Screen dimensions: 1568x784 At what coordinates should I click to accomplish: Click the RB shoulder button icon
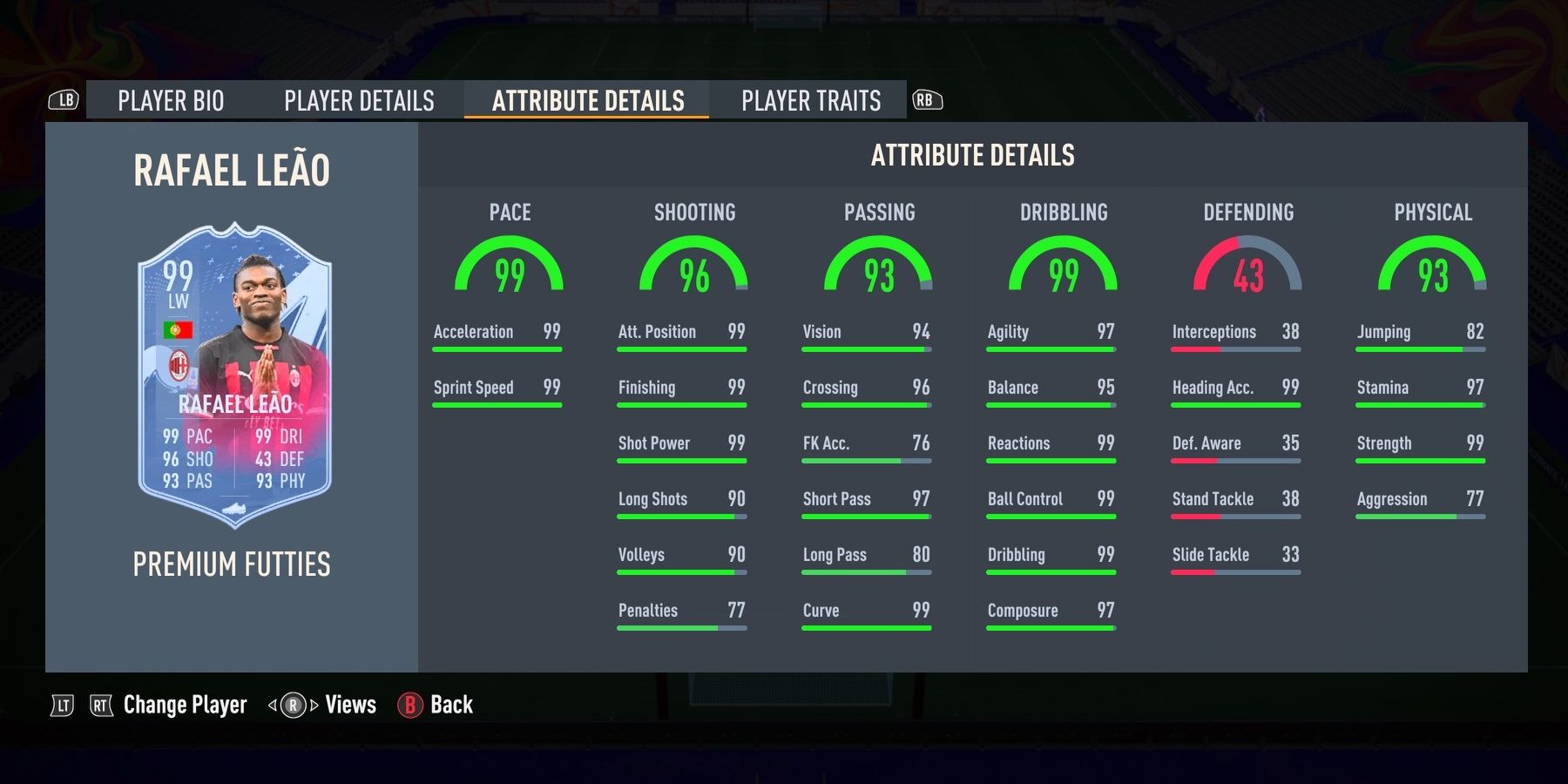pos(927,100)
